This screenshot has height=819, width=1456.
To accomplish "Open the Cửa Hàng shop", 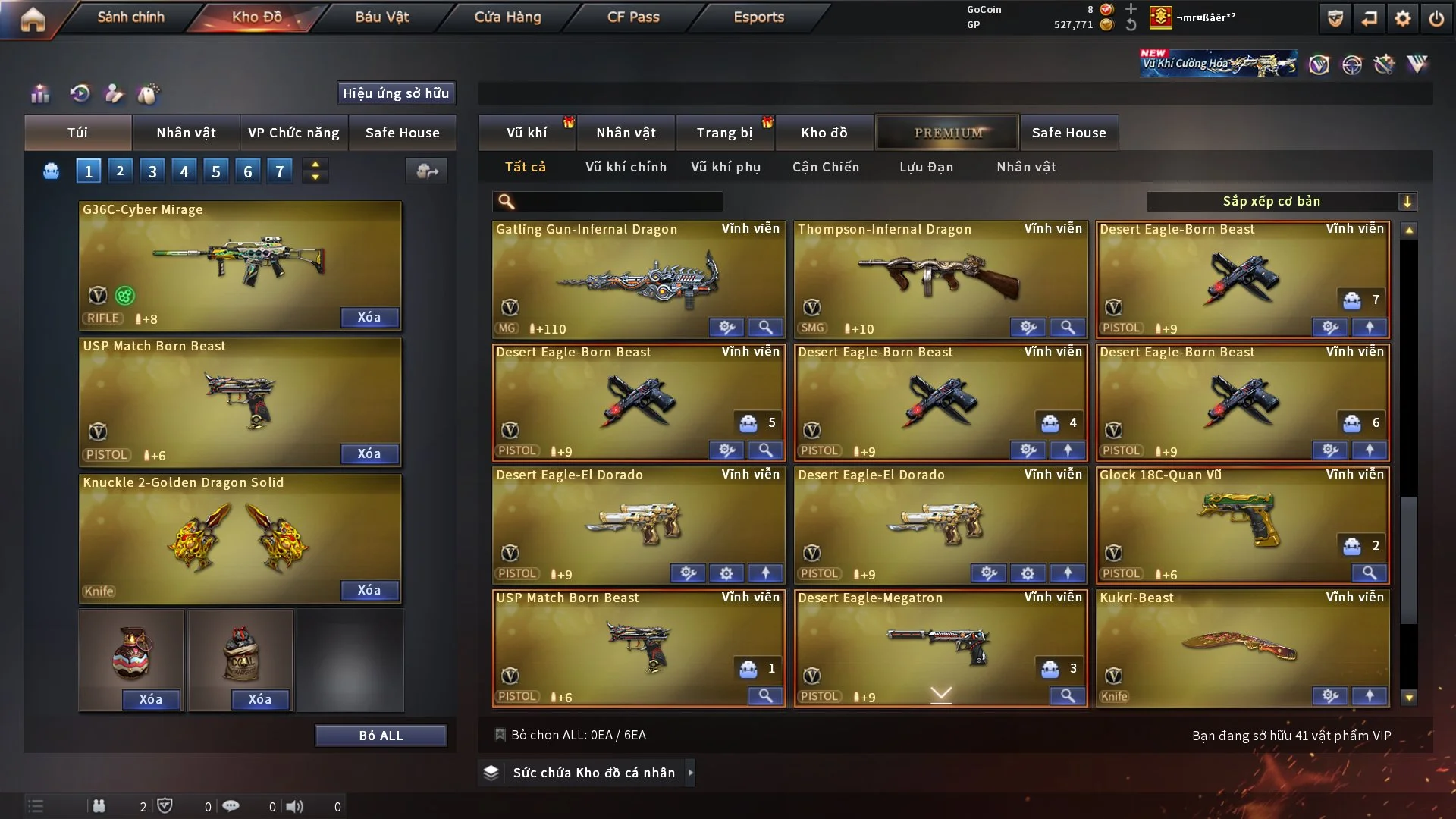I will click(507, 17).
